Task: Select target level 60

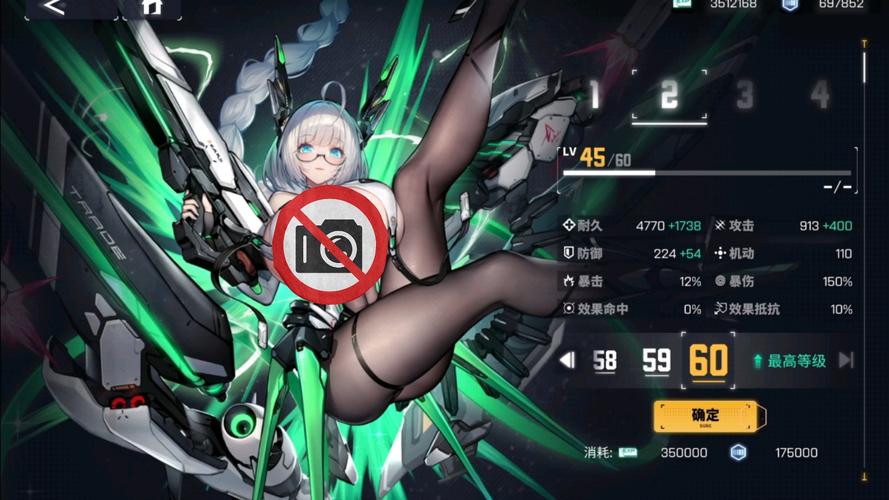Action: (708, 360)
